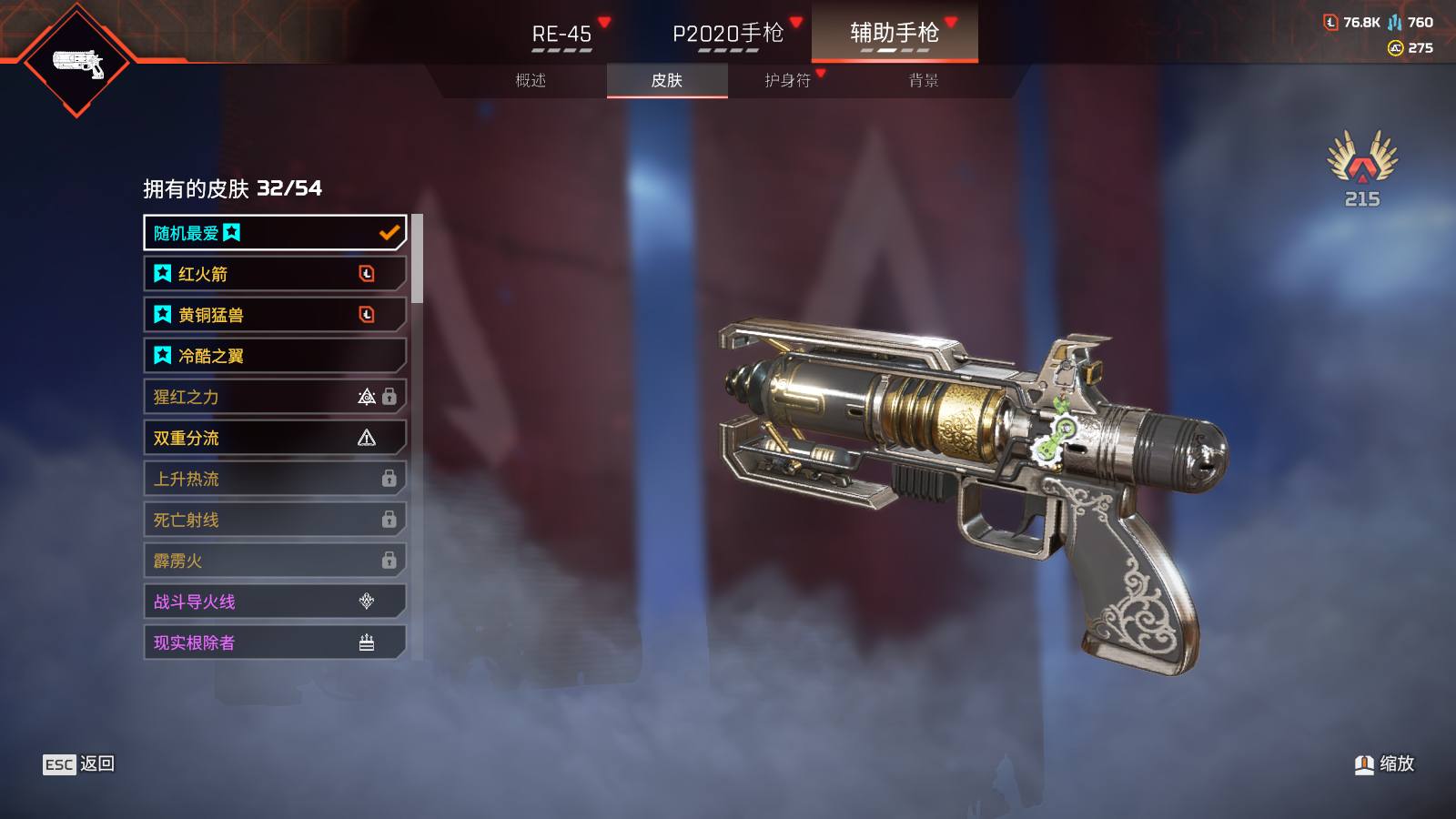Choose the 双重分流 skin
The height and width of the screenshot is (819, 1456).
coord(274,438)
